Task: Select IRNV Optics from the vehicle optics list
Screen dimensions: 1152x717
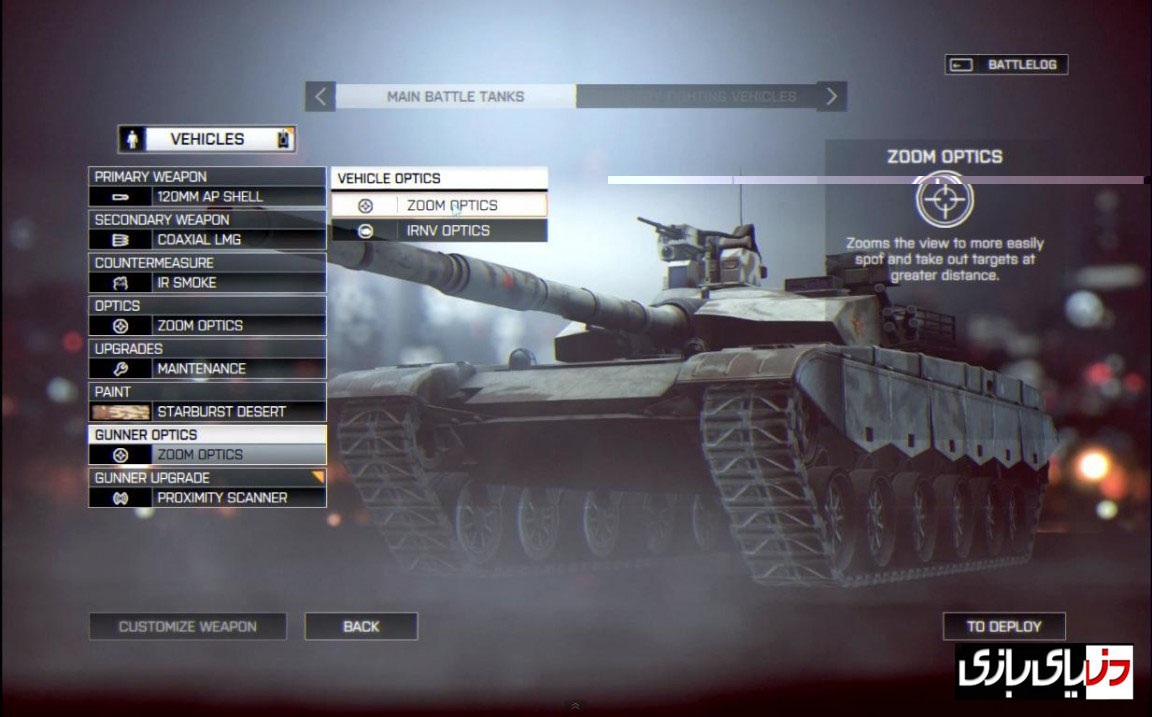Action: click(x=440, y=231)
